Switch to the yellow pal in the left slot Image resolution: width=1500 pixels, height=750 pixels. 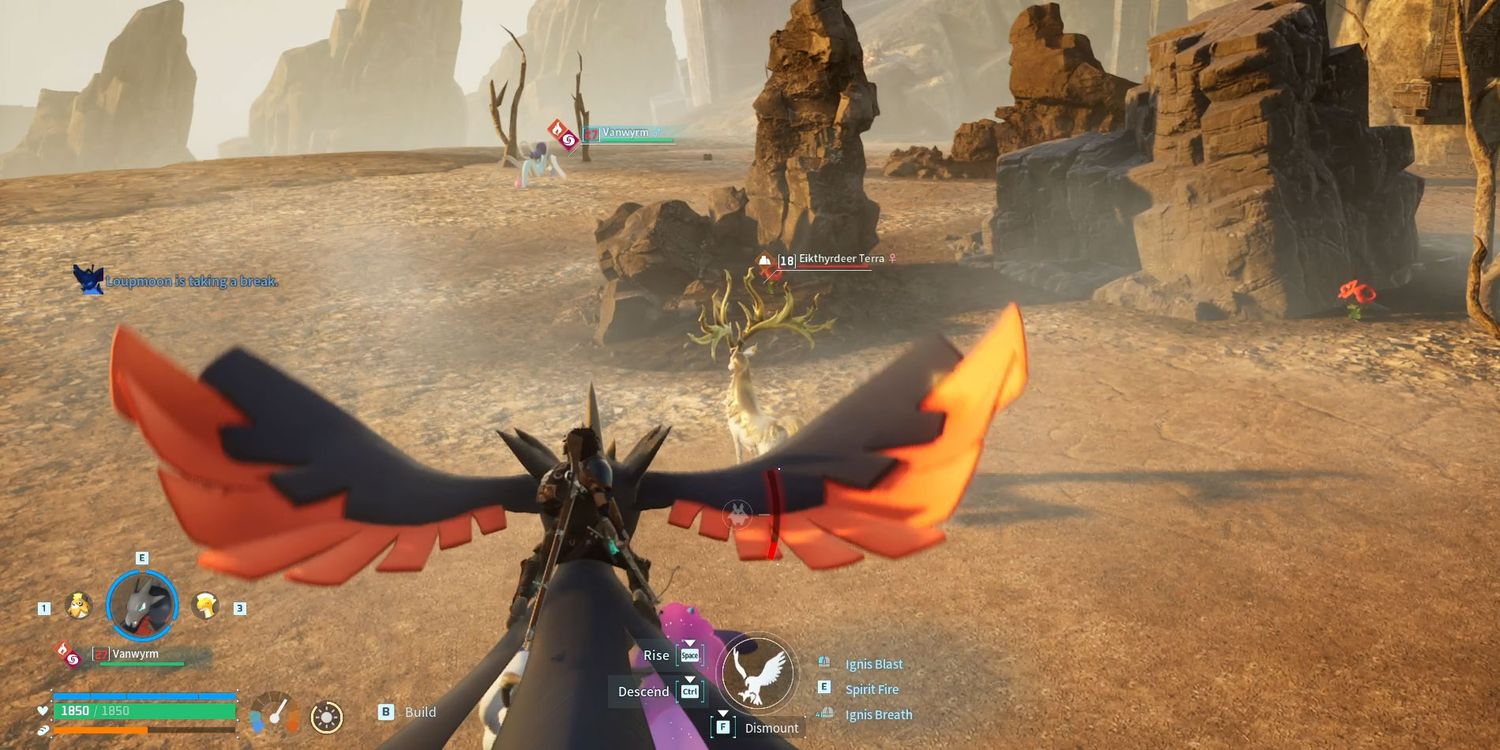tap(78, 605)
